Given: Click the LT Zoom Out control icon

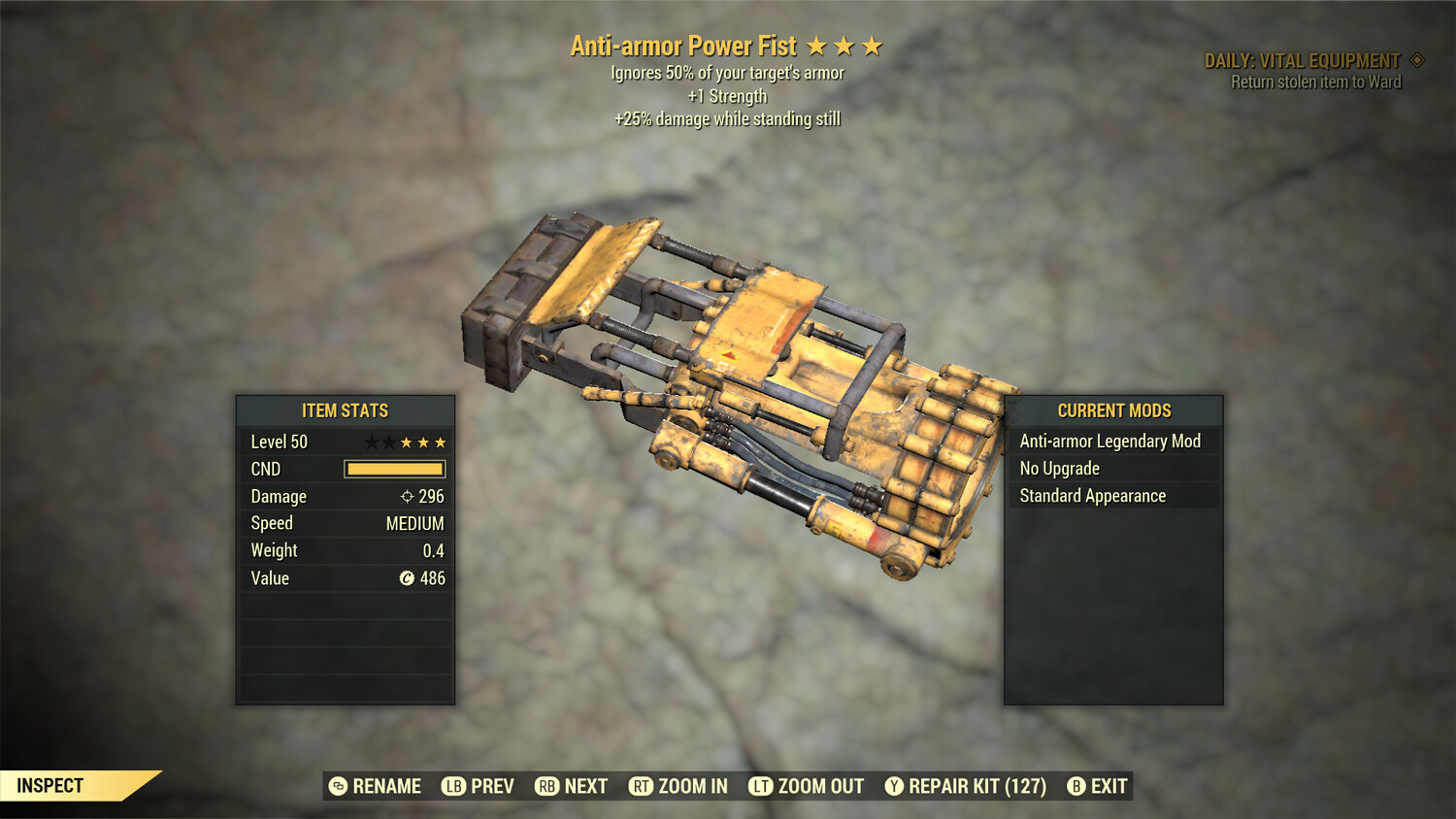Looking at the screenshot, I should click(x=762, y=786).
